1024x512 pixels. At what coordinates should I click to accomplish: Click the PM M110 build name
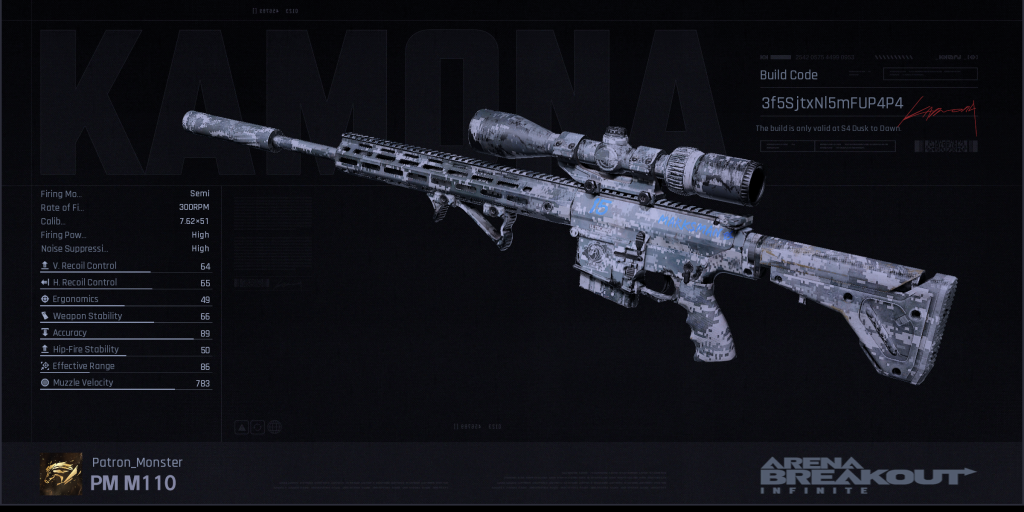133,484
